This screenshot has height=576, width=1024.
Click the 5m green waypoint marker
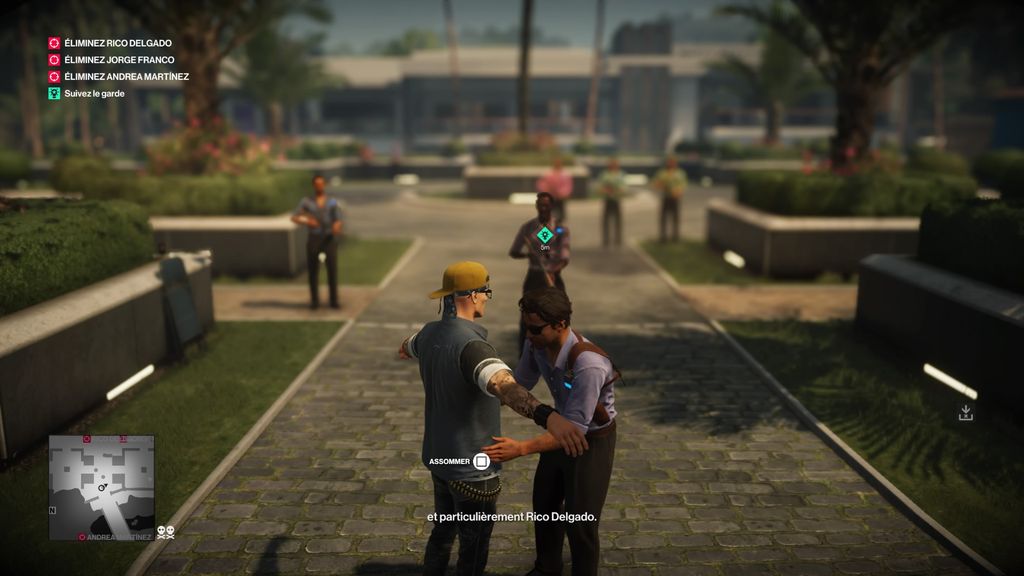pos(545,235)
